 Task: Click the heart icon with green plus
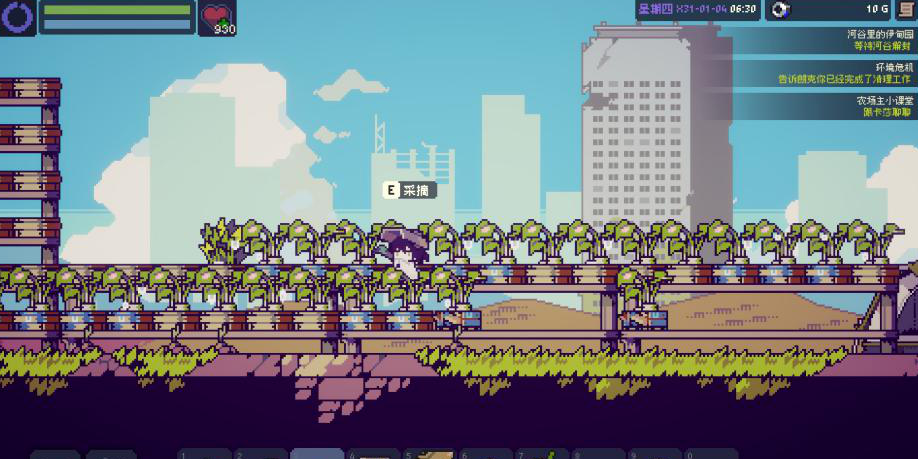[216, 16]
